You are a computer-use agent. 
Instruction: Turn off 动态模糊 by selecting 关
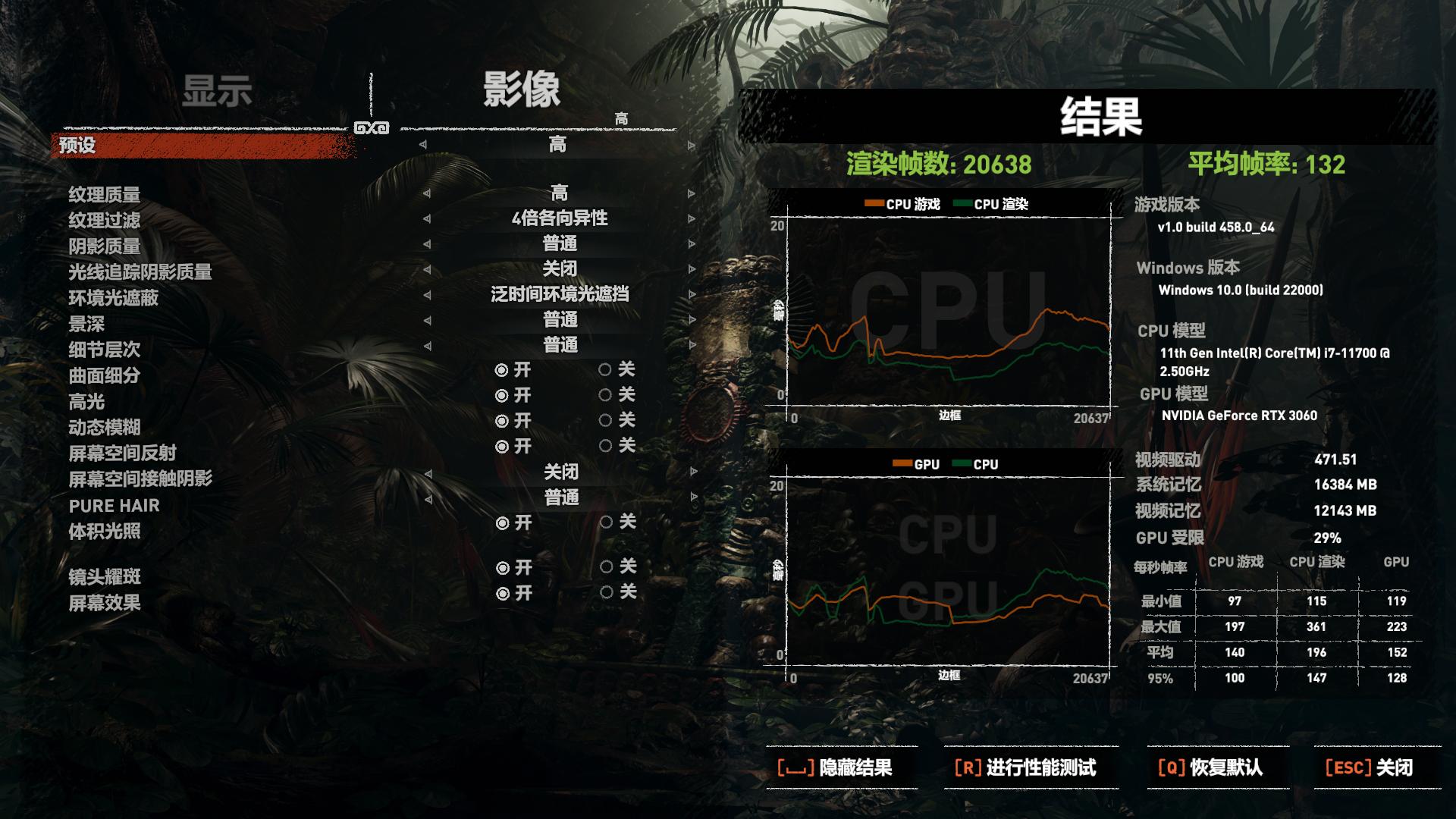[607, 422]
